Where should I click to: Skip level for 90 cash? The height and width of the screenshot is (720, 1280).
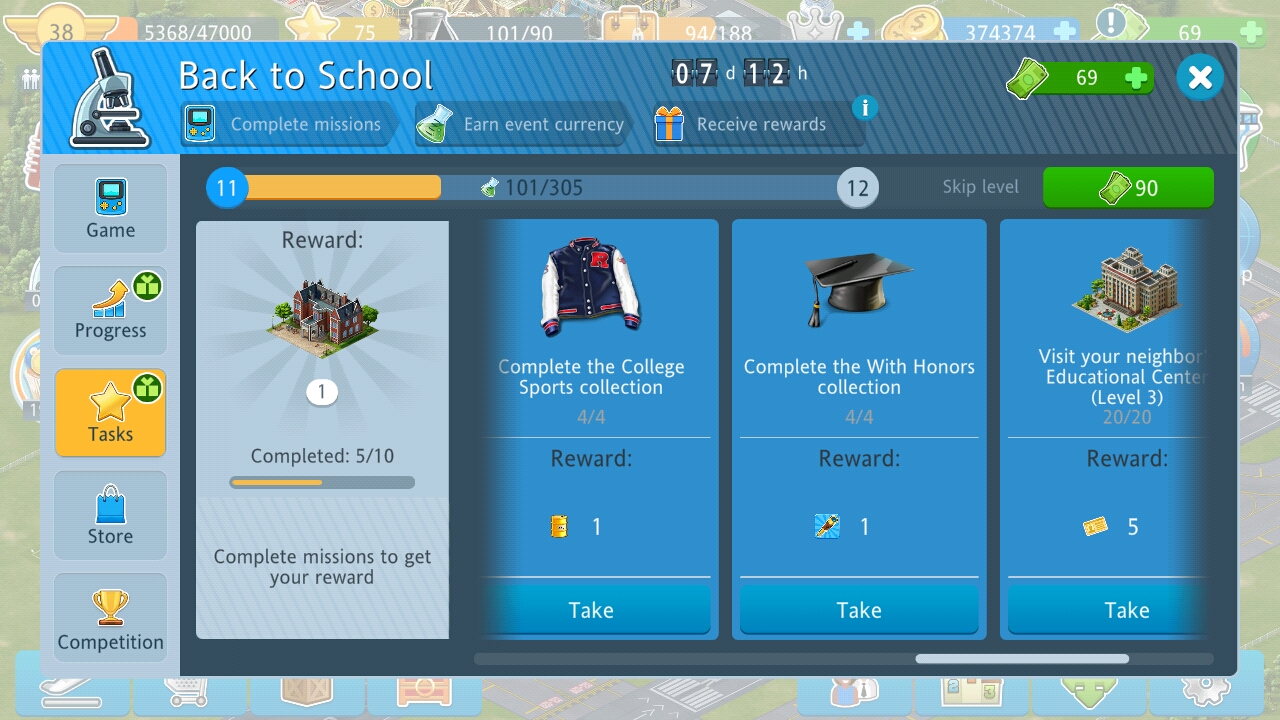coord(1128,187)
